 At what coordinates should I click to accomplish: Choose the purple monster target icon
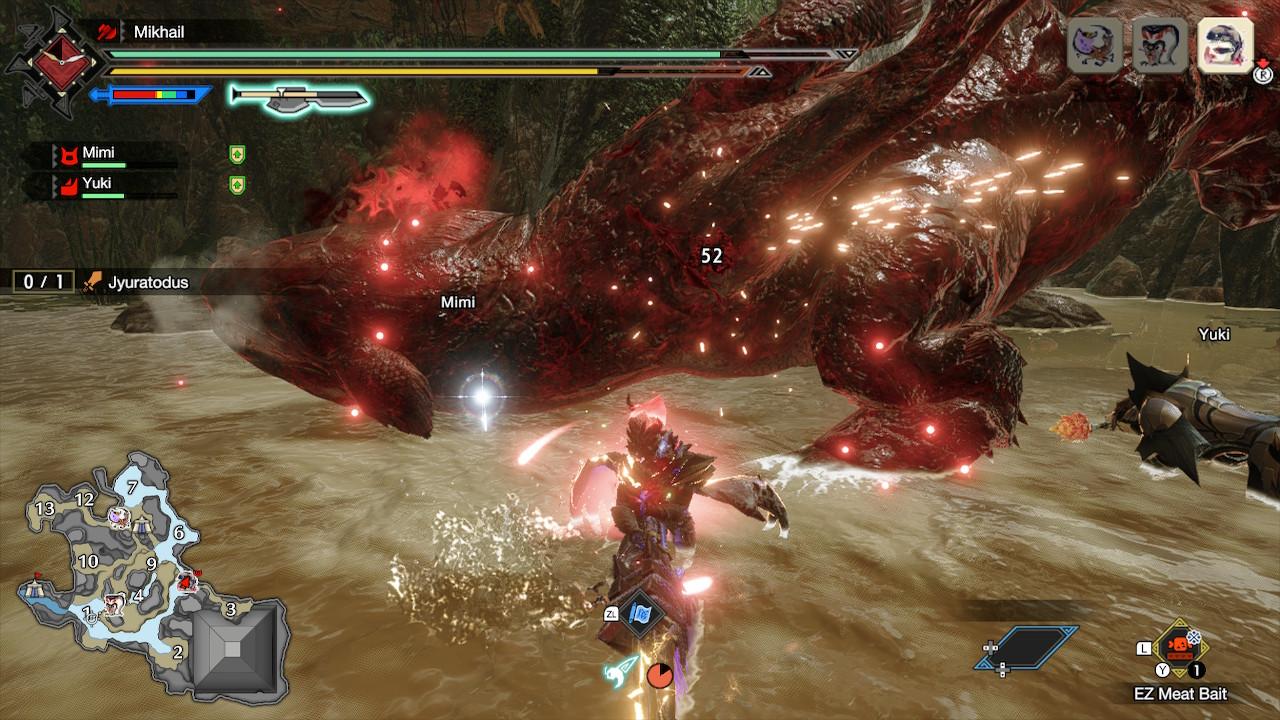(1095, 45)
